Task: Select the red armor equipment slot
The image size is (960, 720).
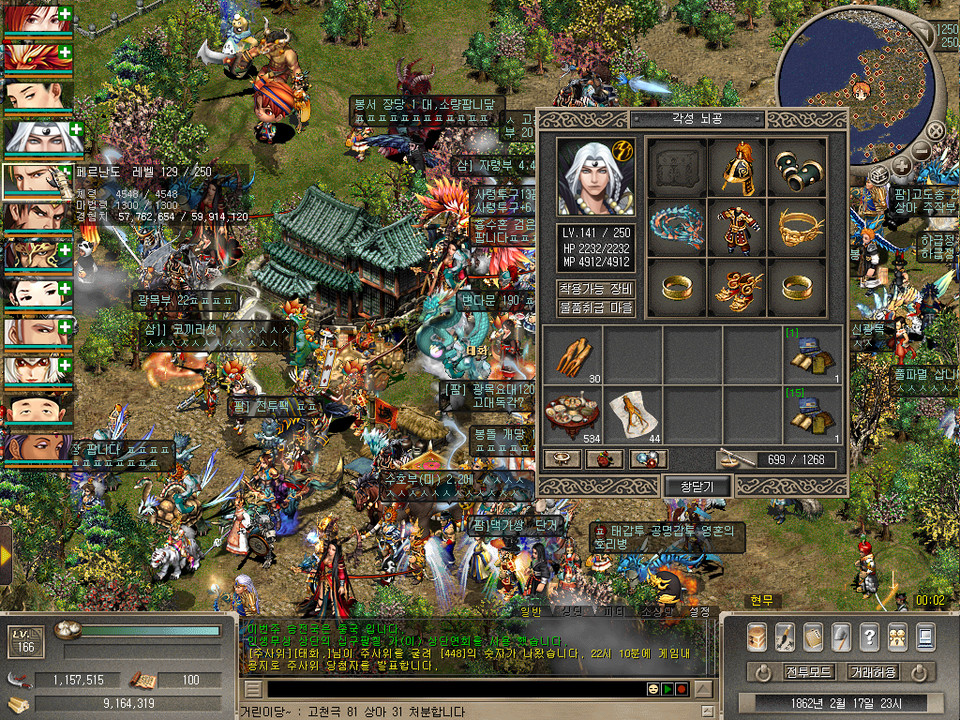Action: click(x=737, y=228)
